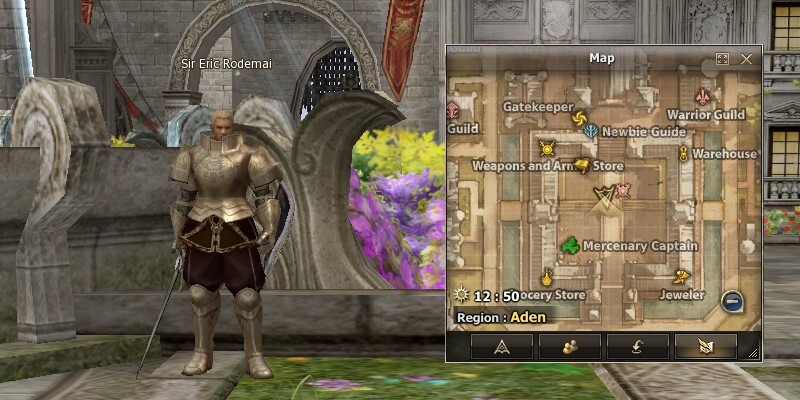
Task: Click the highlighted flag button in map toolbar
Action: (x=705, y=347)
